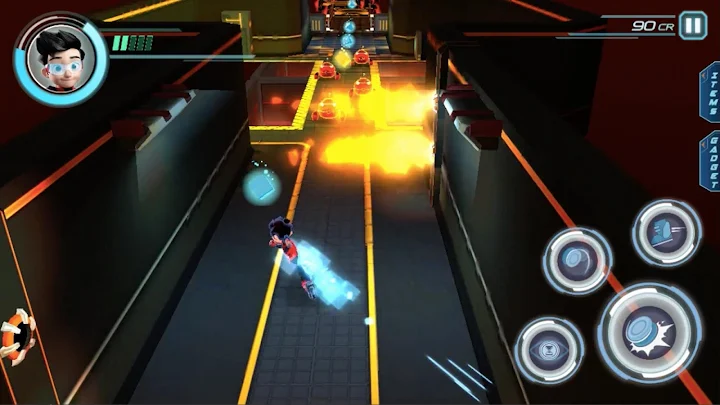Screen dimensions: 720x405
Task: Pause the game
Action: (693, 25)
